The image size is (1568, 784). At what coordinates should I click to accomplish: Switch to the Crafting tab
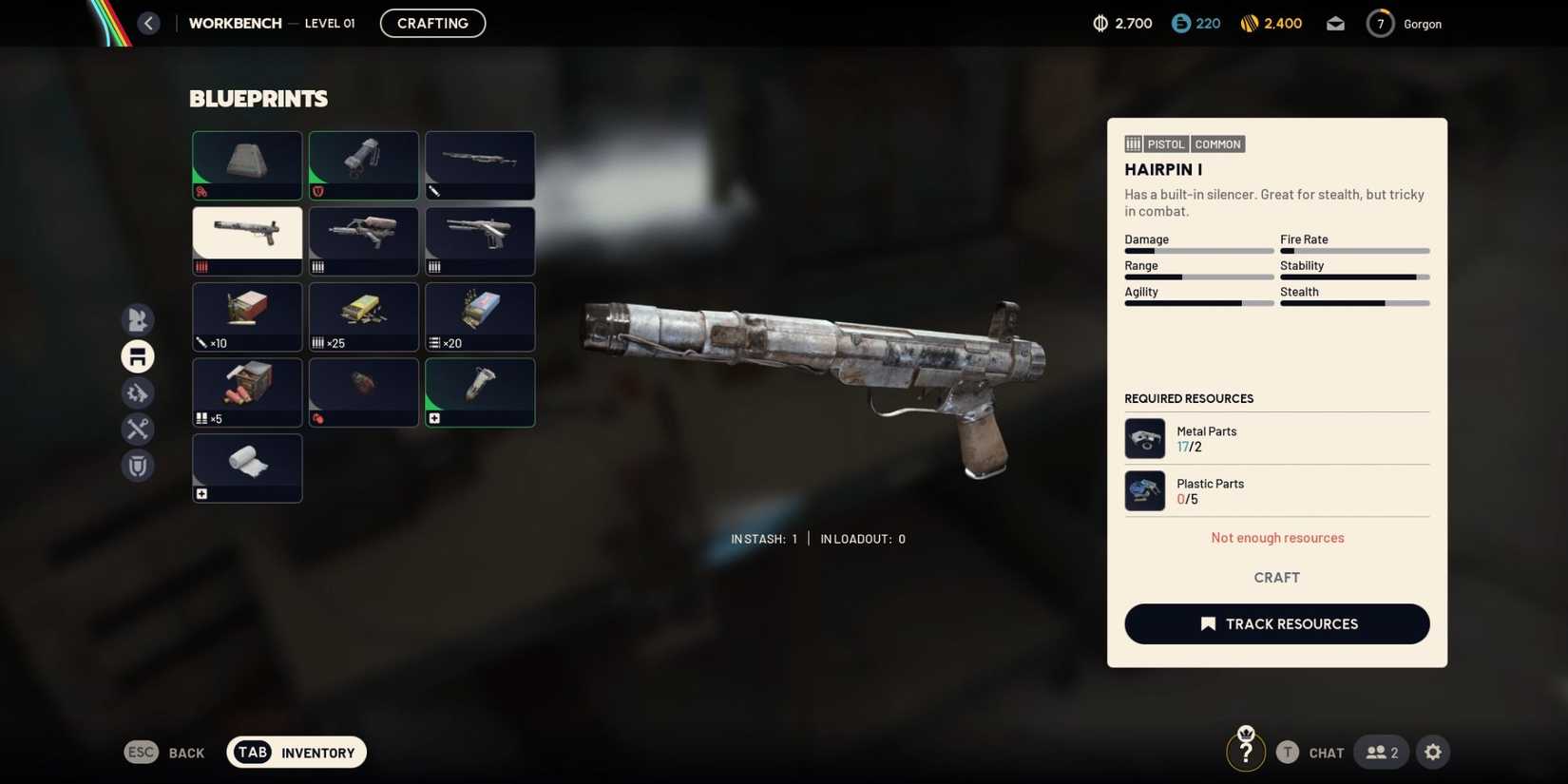tap(432, 23)
